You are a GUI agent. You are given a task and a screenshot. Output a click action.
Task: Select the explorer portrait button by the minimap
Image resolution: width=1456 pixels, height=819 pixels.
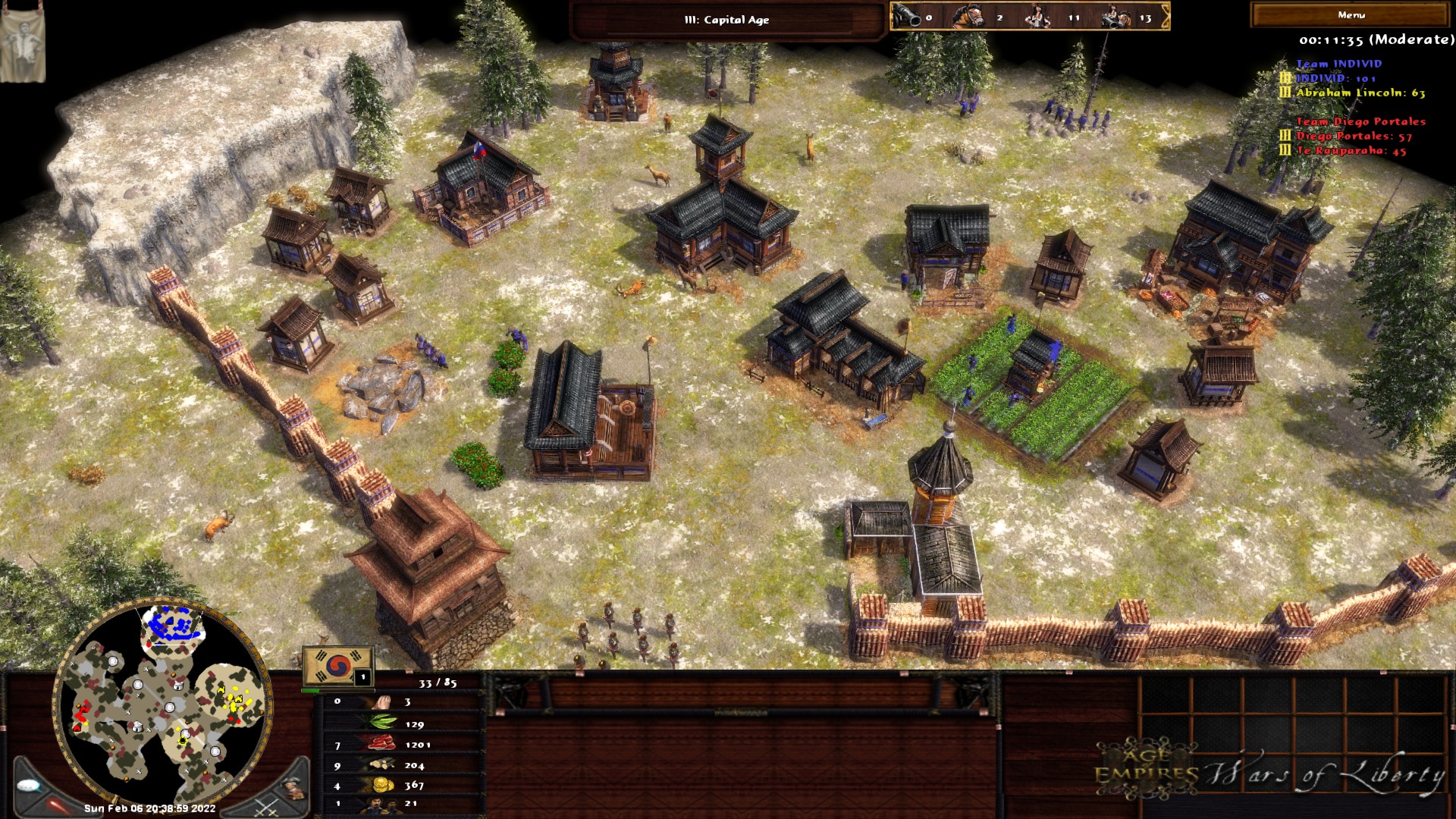[x=293, y=789]
